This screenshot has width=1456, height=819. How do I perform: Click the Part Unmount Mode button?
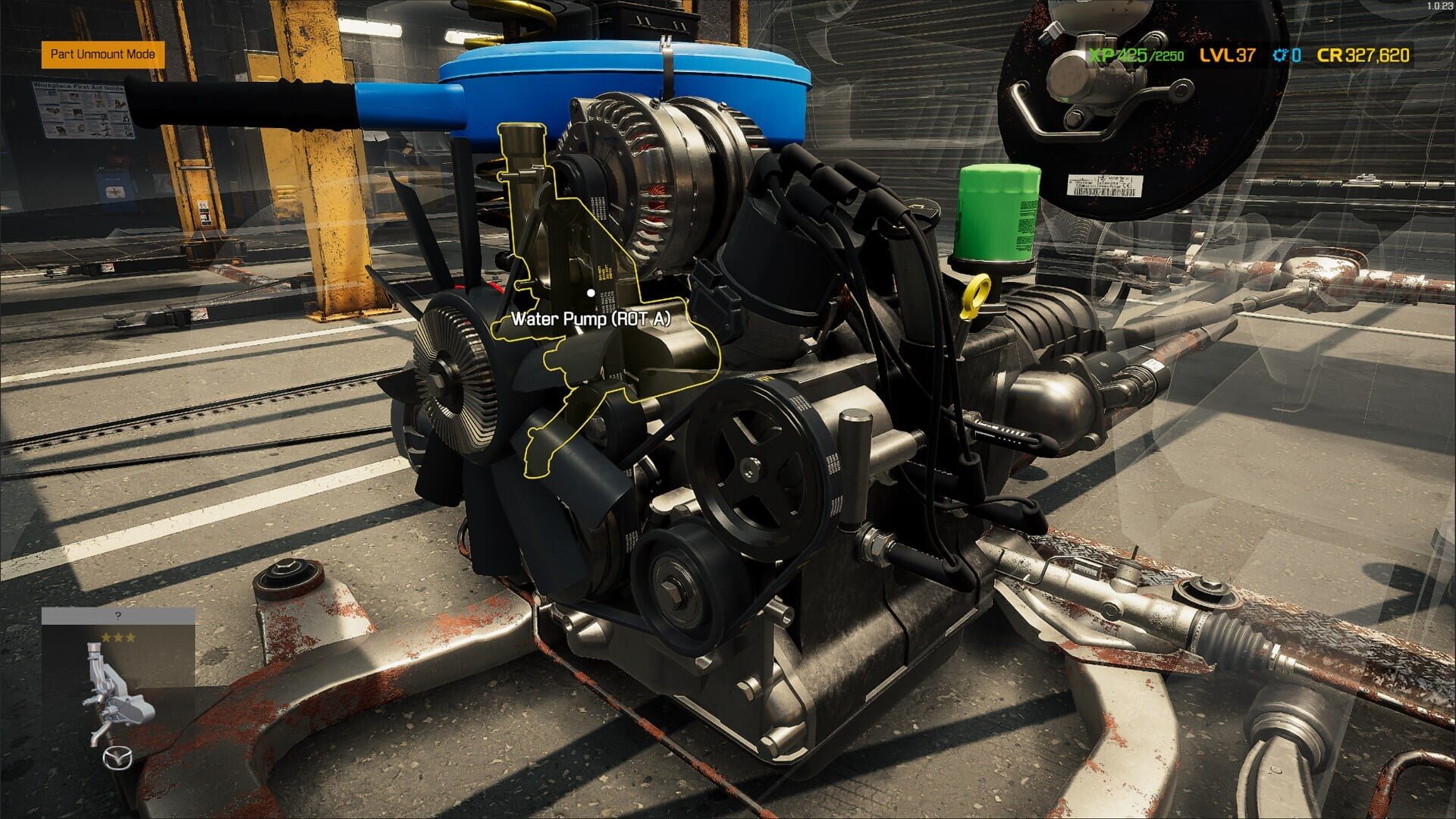[105, 55]
